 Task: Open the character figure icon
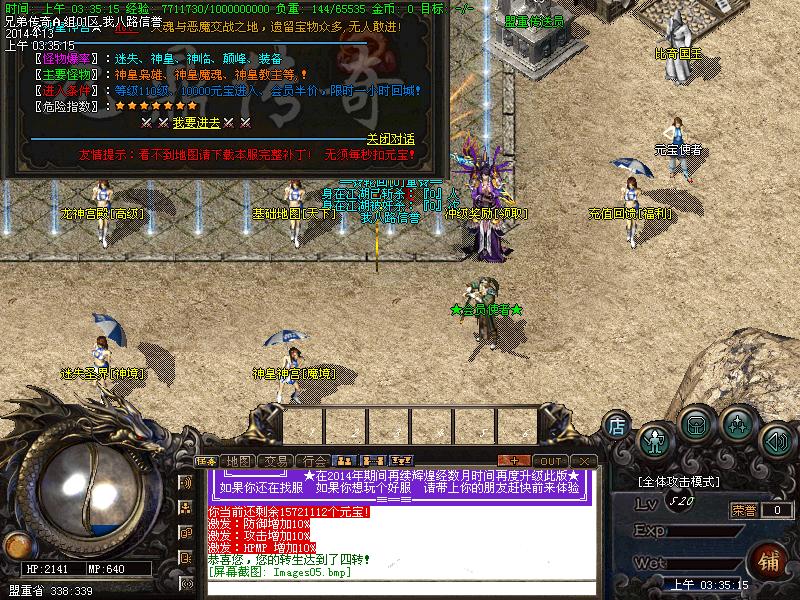(x=655, y=437)
